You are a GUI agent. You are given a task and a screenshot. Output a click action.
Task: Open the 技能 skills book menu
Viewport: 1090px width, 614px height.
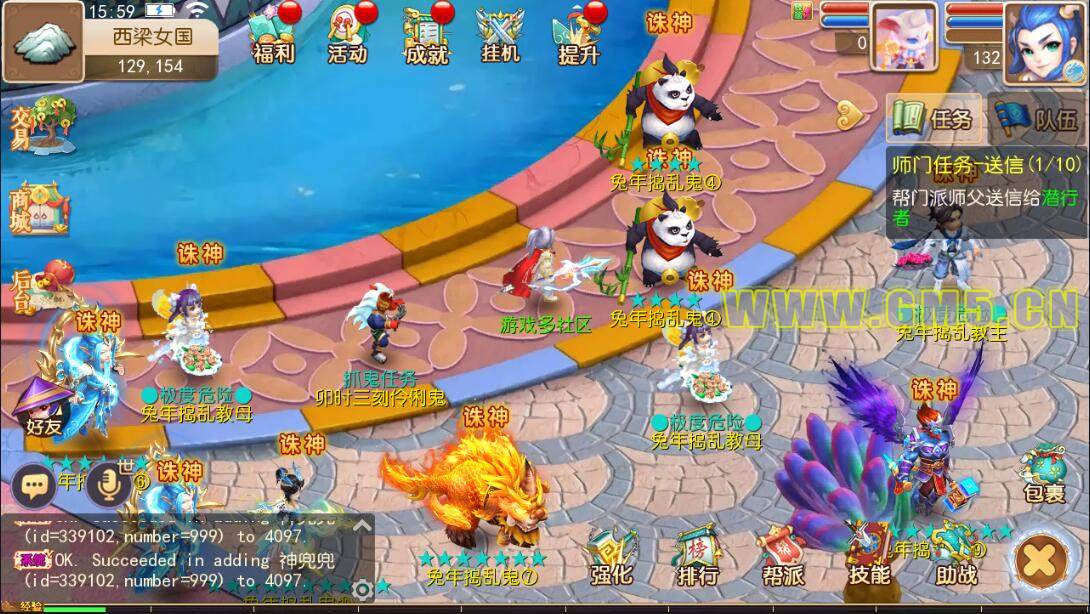[x=868, y=558]
